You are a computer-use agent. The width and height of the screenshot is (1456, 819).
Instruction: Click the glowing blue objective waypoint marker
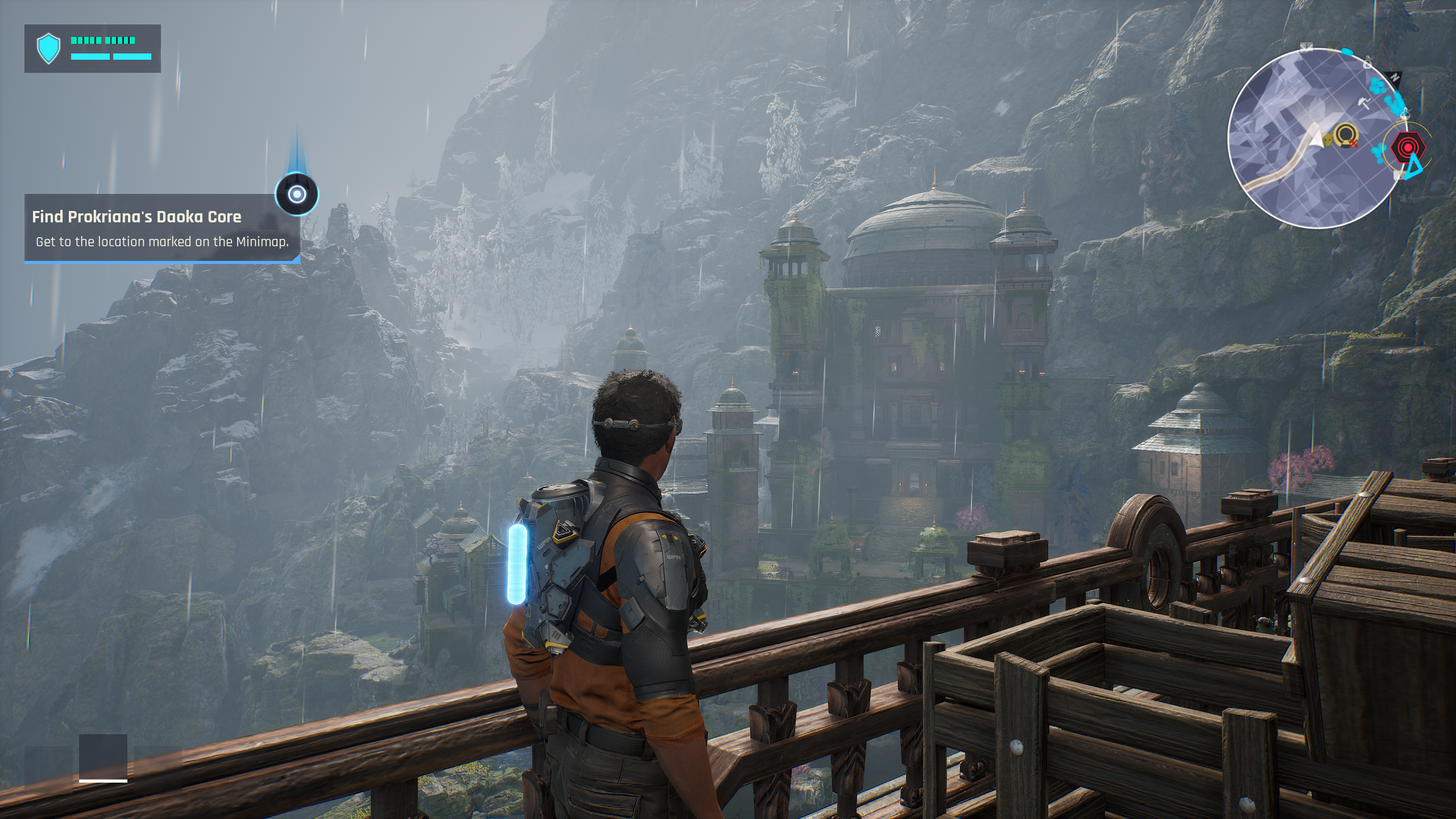click(297, 195)
